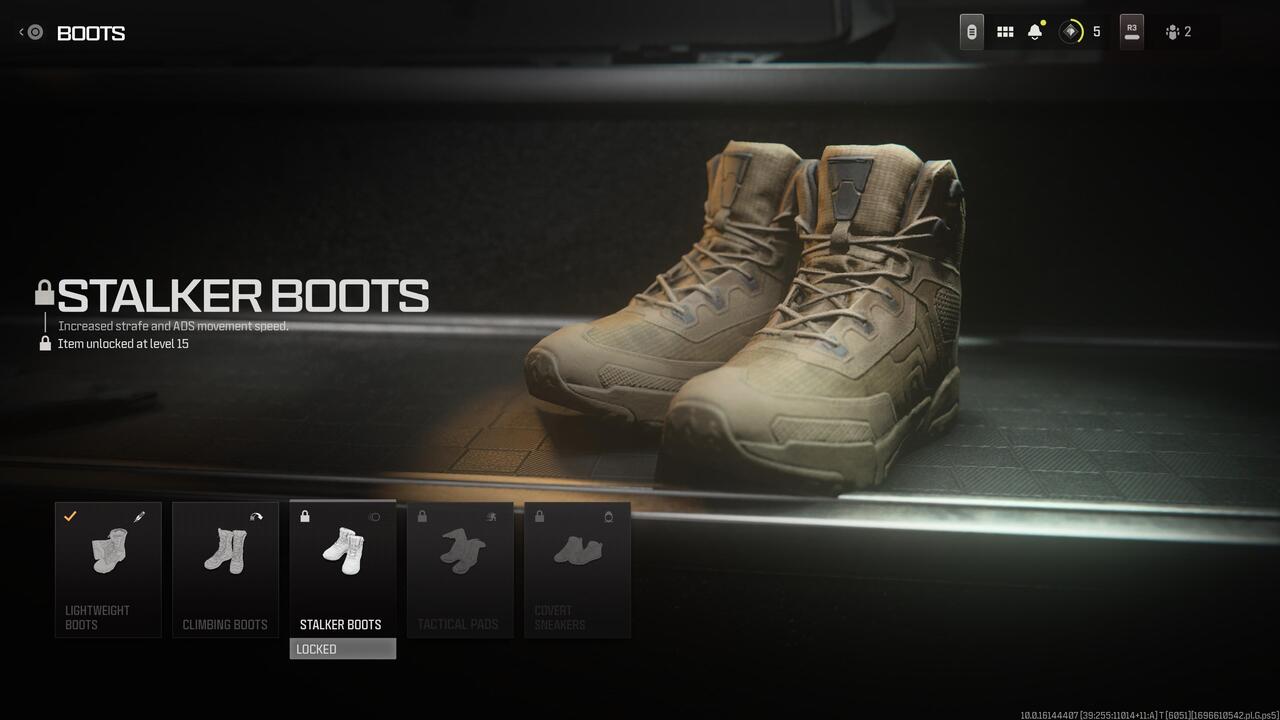Open the battery status indicator
The height and width of the screenshot is (720, 1280).
point(971,31)
